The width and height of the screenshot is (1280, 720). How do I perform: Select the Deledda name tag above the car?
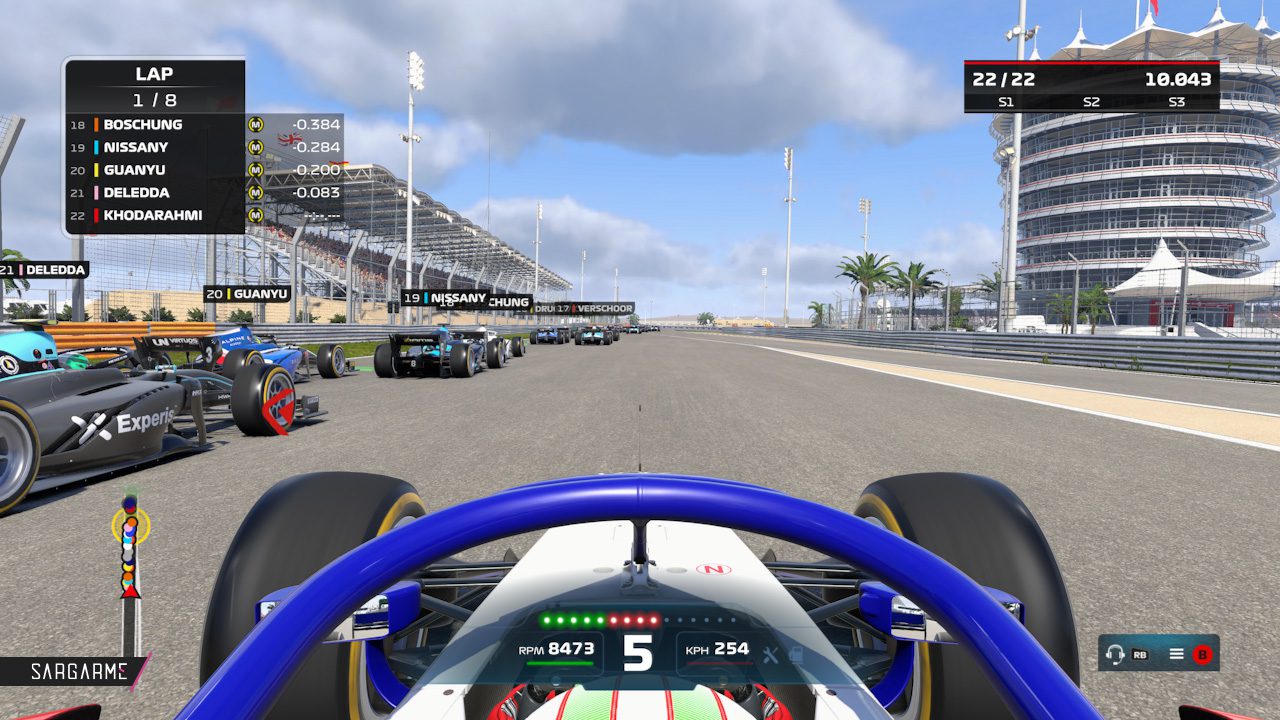tap(44, 269)
